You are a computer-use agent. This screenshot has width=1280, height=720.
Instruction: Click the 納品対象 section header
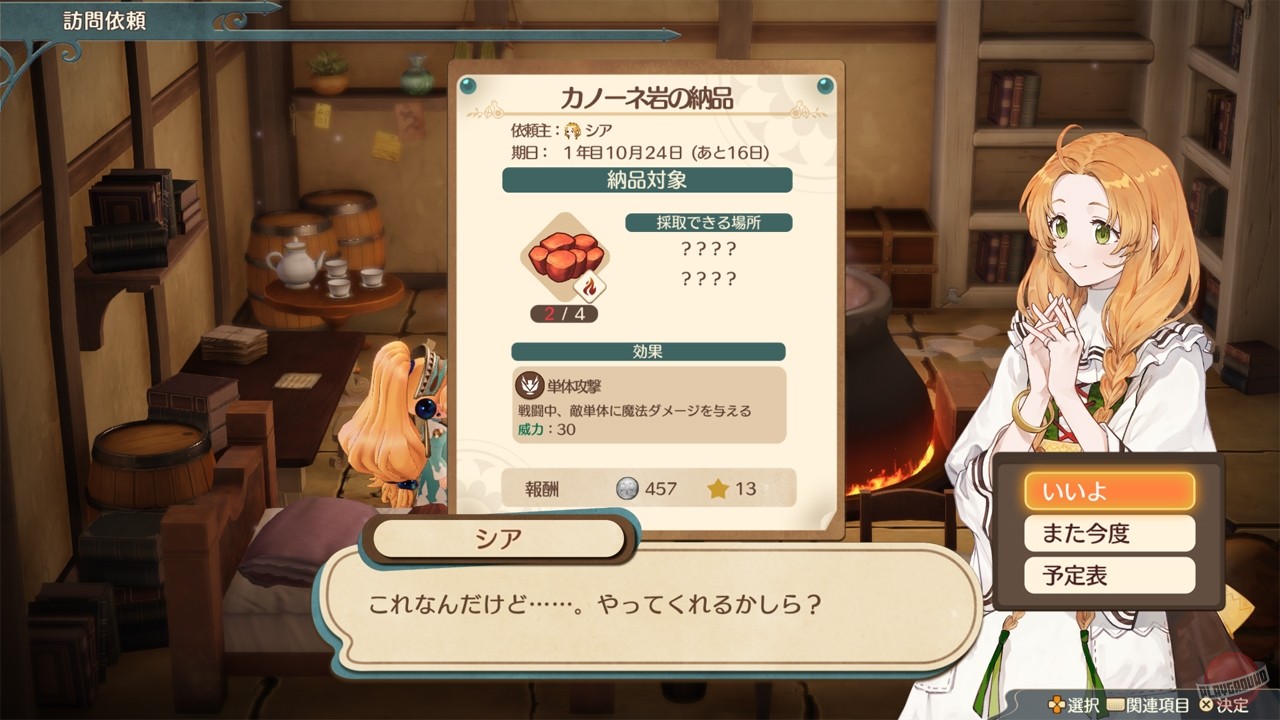[x=646, y=180]
